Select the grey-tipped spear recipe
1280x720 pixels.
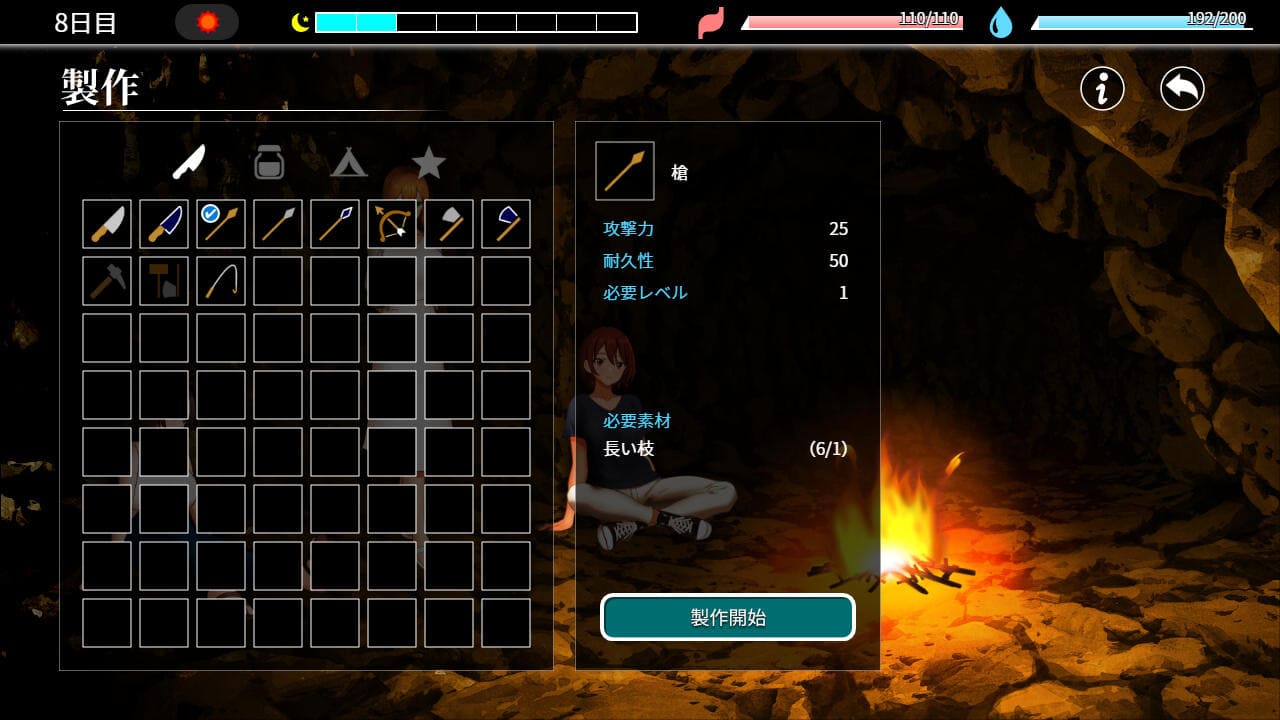pyautogui.click(x=278, y=224)
